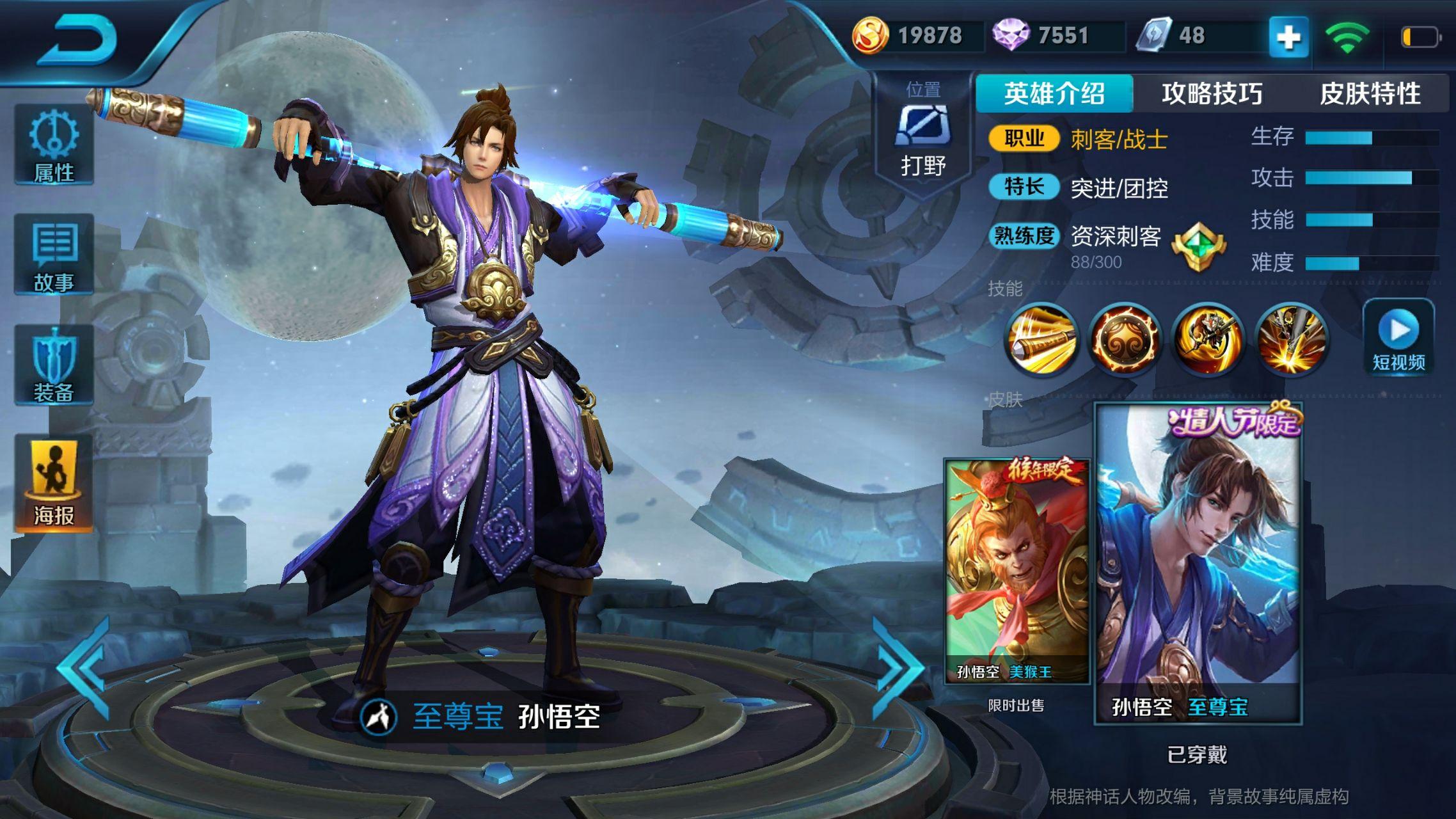Tap the blue plus recharge button
The width and height of the screenshot is (1456, 819).
coord(1288,37)
